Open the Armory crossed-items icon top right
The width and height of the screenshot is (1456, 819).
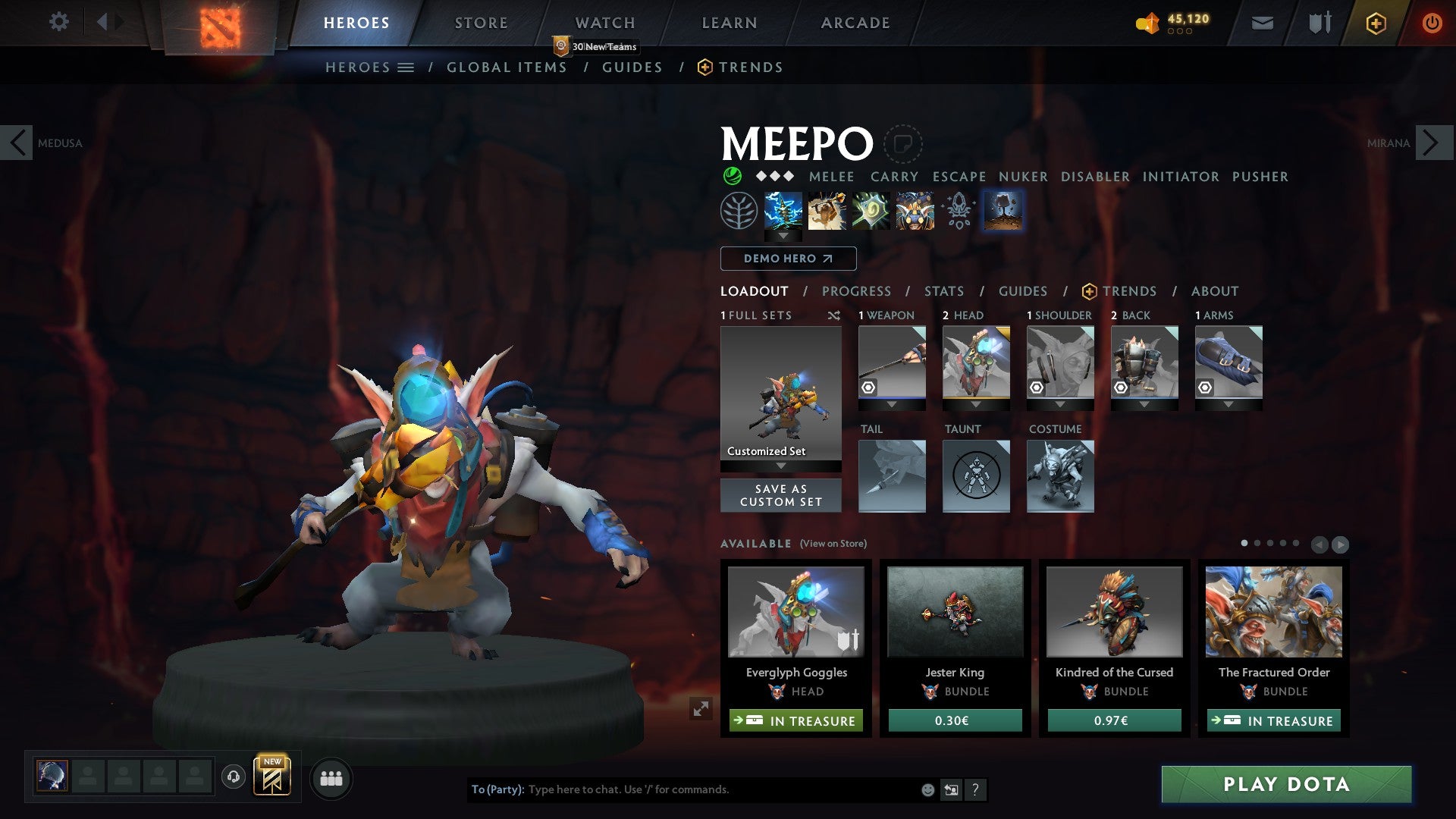point(1319,23)
